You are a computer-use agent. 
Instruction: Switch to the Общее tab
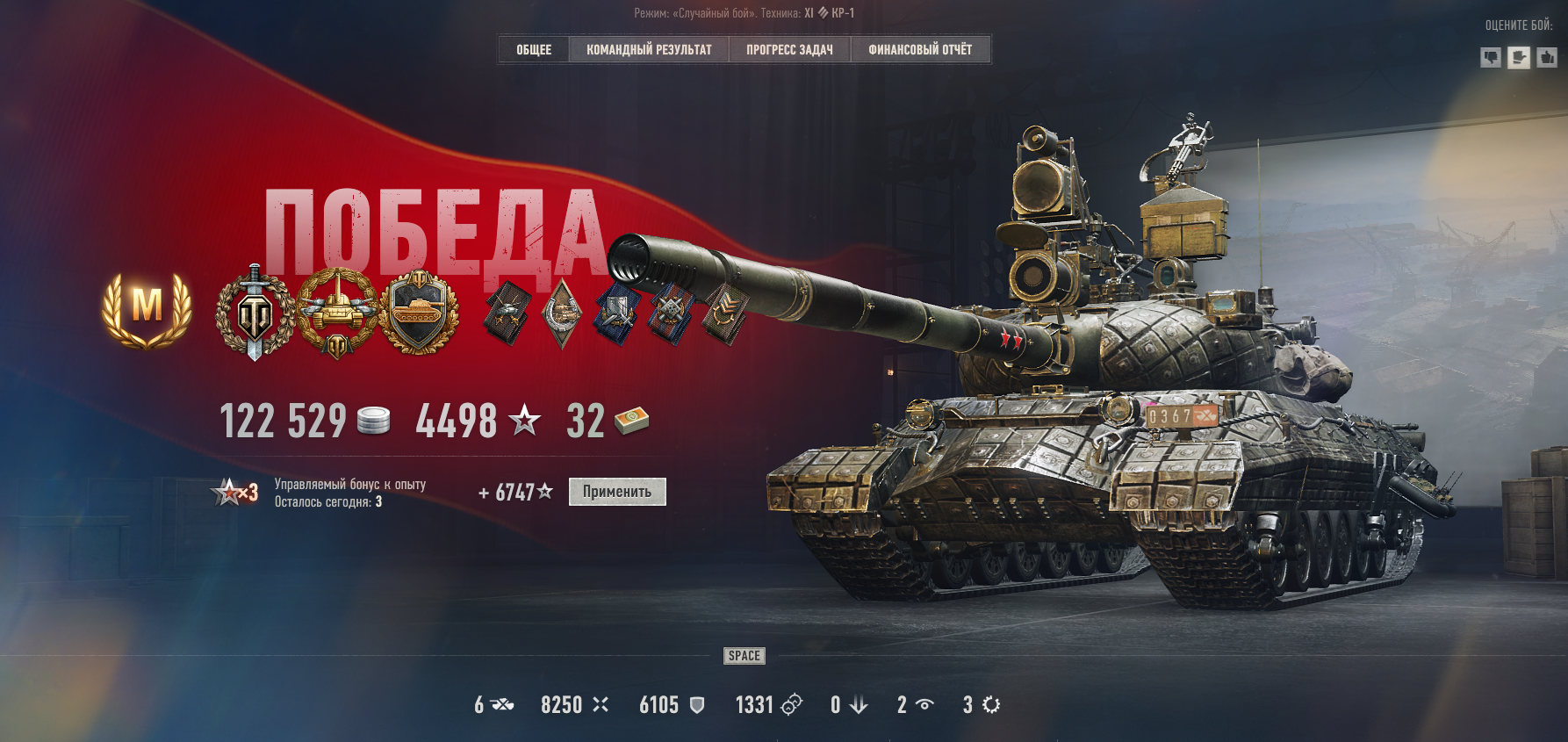(x=534, y=50)
